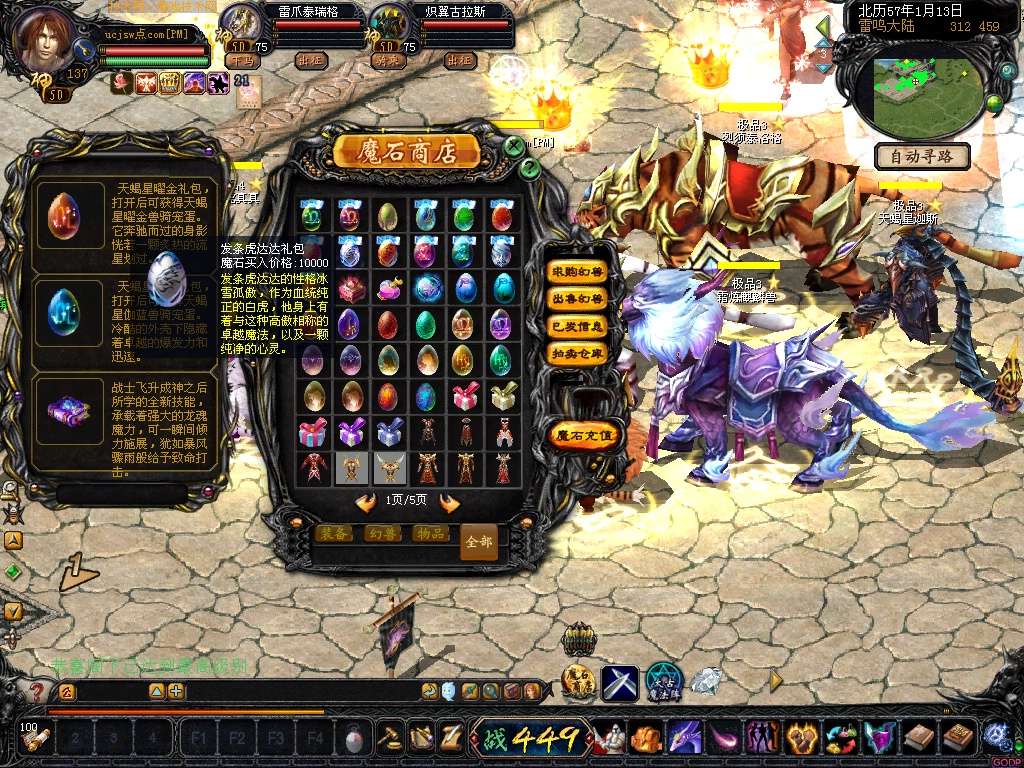This screenshot has width=1024, height=768.
Task: Close the 魔石商店 shop window
Action: point(514,147)
